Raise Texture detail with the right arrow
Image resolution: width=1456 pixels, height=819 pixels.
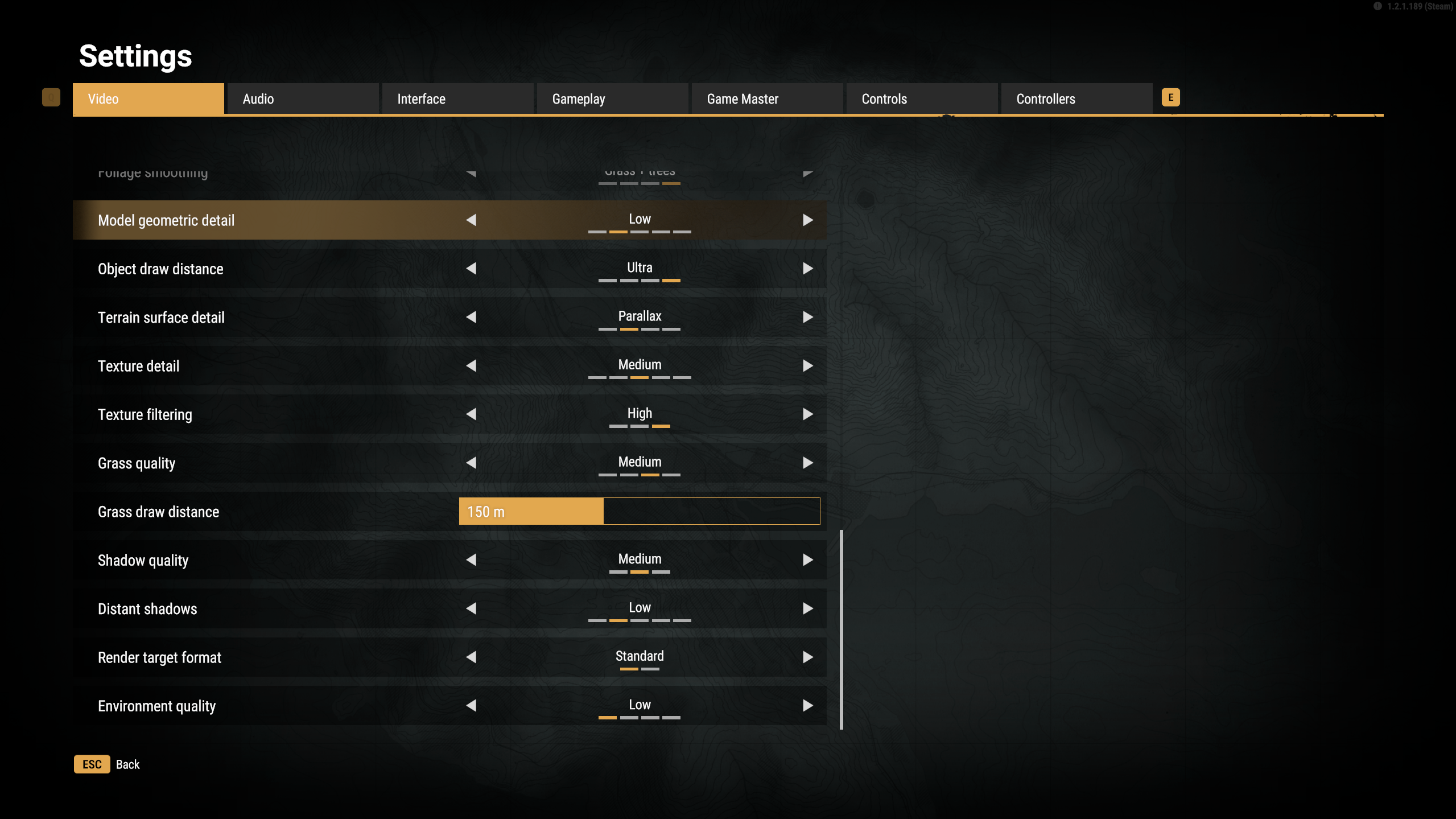click(x=807, y=366)
